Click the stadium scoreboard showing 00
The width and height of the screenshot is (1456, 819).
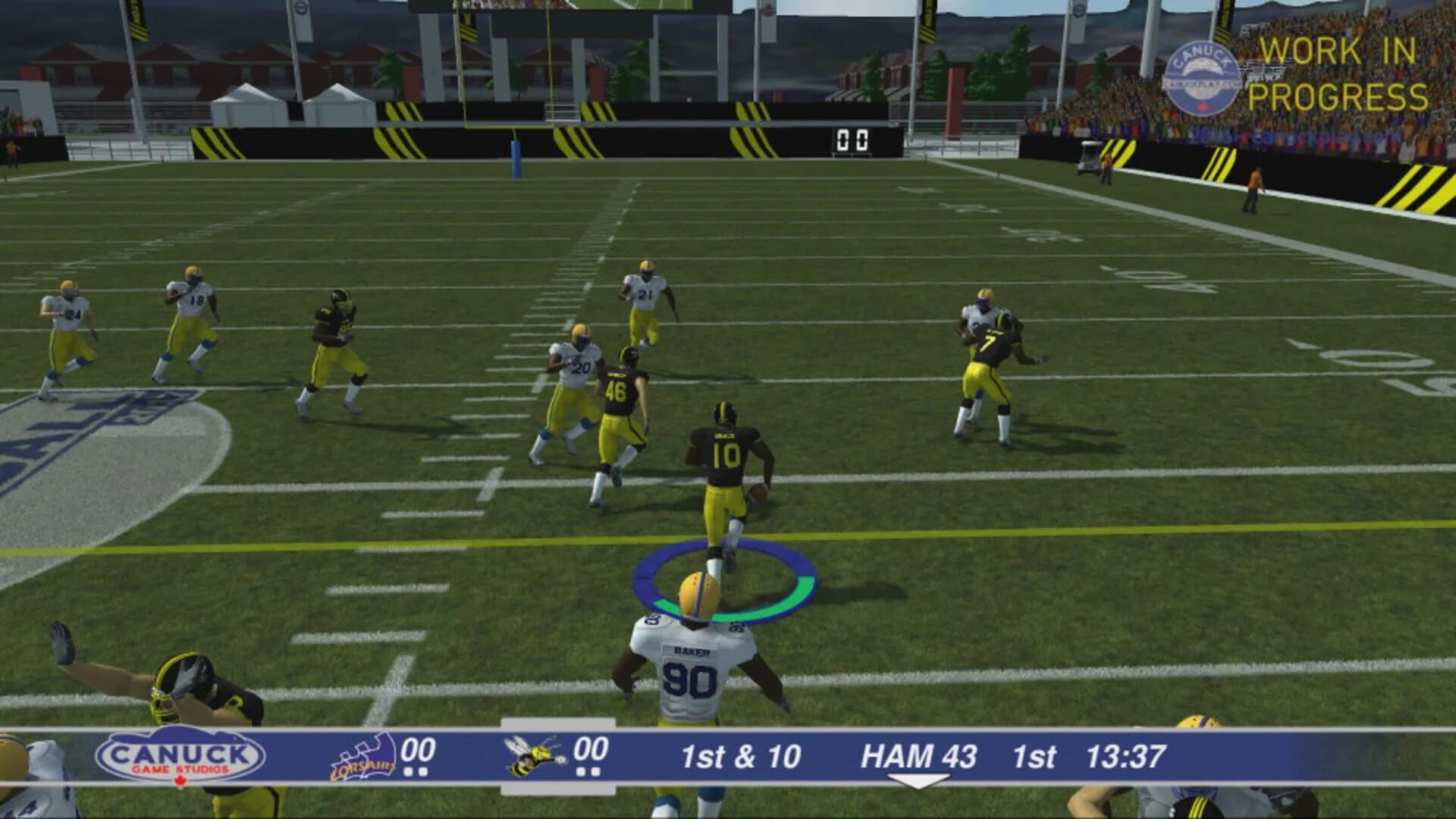pos(853,139)
